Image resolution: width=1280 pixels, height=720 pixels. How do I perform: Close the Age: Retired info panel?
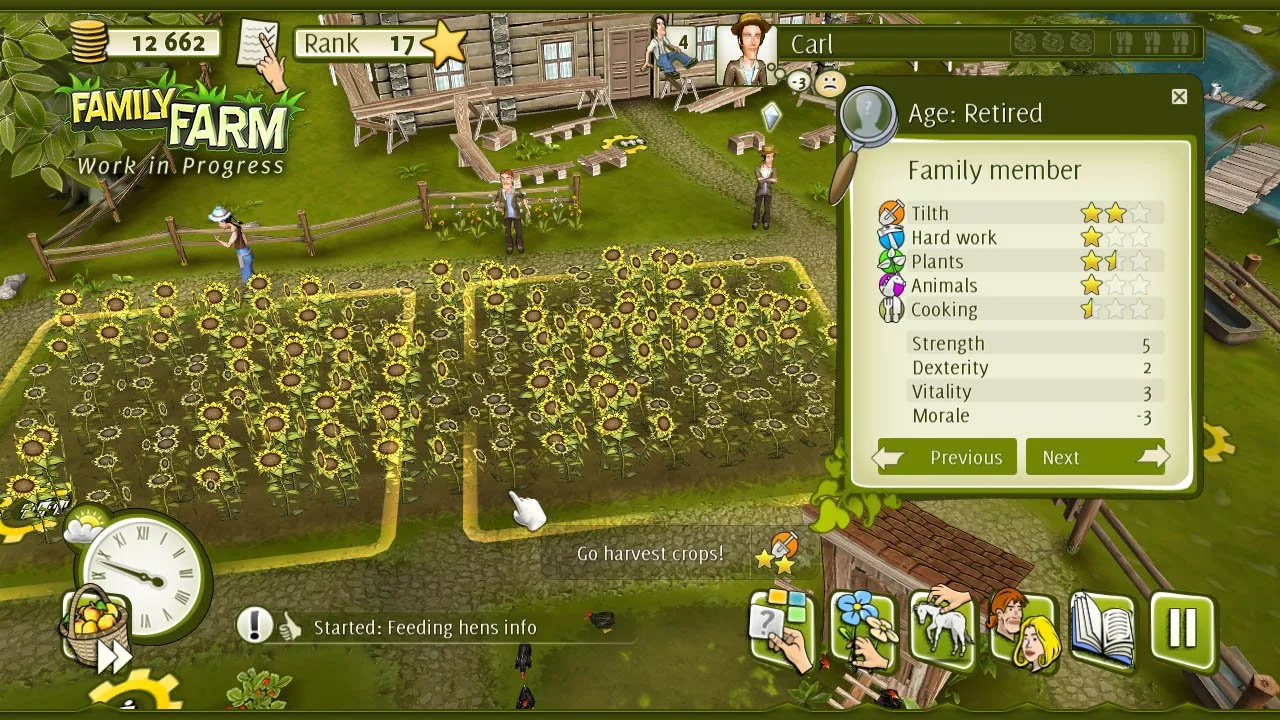point(1178,97)
